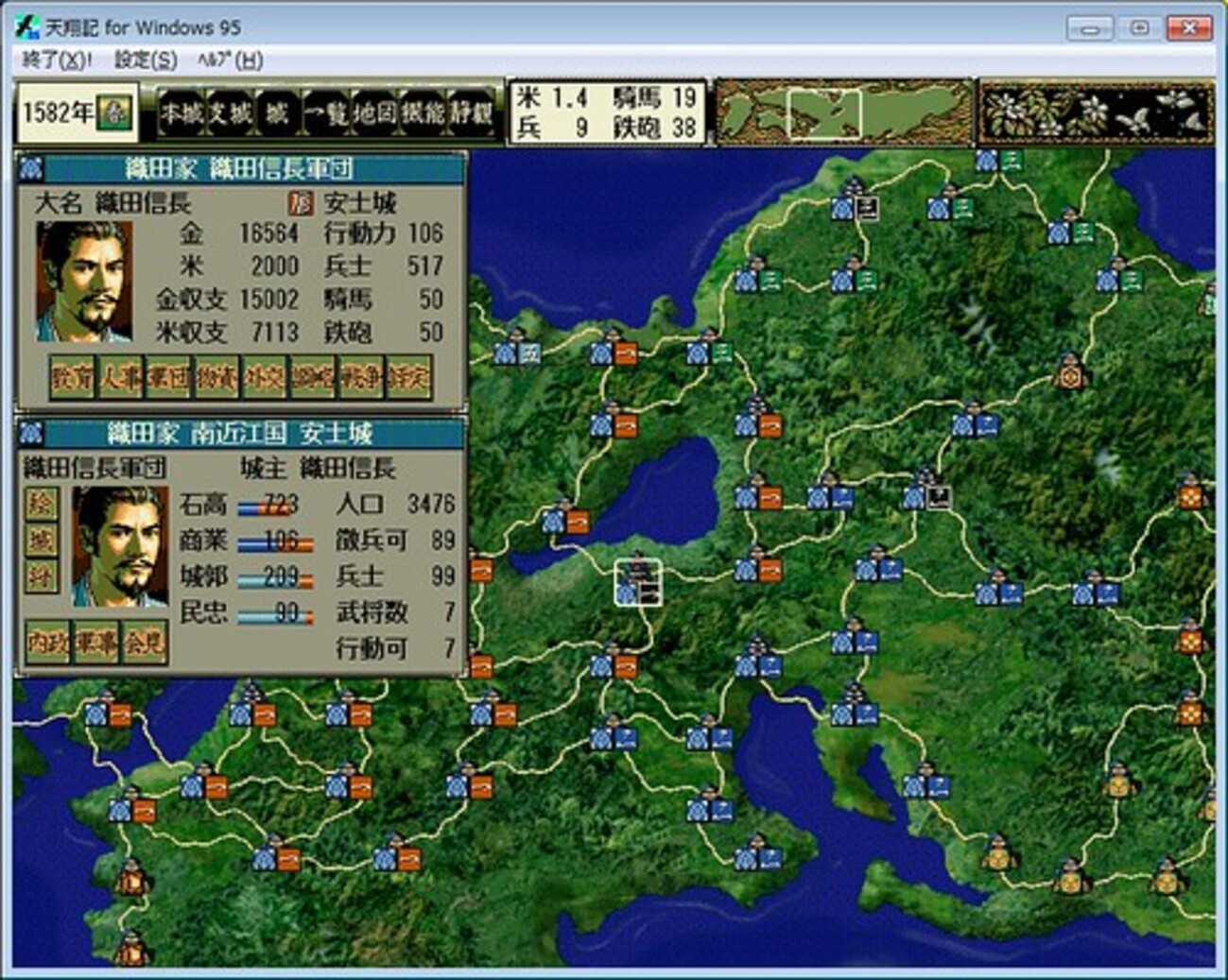
Task: Open the 一覧 list view
Action: pyautogui.click(x=327, y=113)
